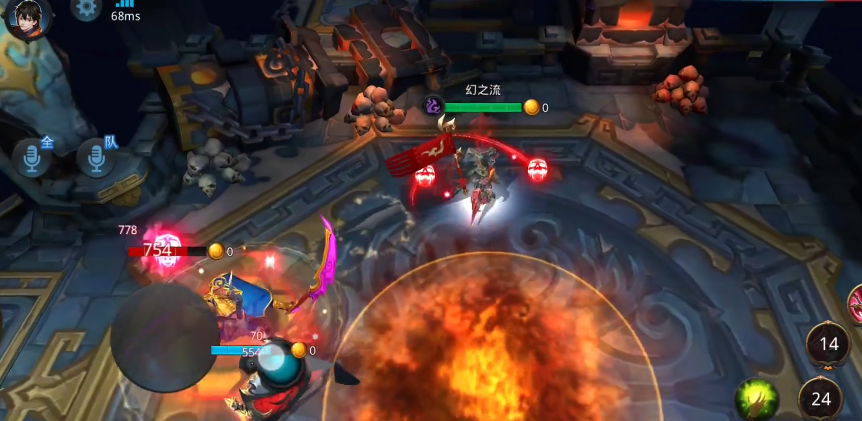Image resolution: width=862 pixels, height=421 pixels.
Task: Use the skill with 24-second cooldown
Action: click(821, 398)
